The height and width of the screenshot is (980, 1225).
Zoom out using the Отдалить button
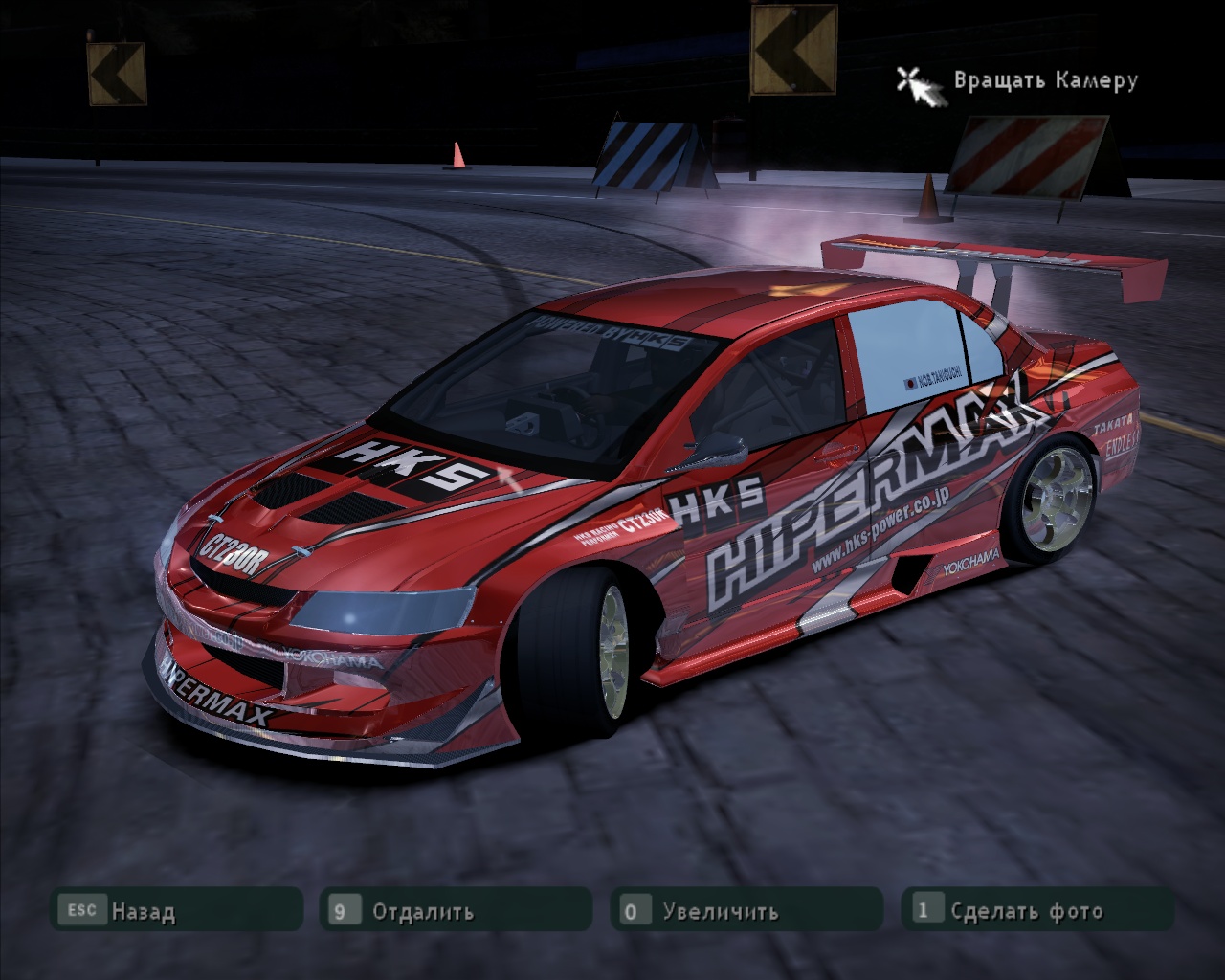click(x=456, y=910)
